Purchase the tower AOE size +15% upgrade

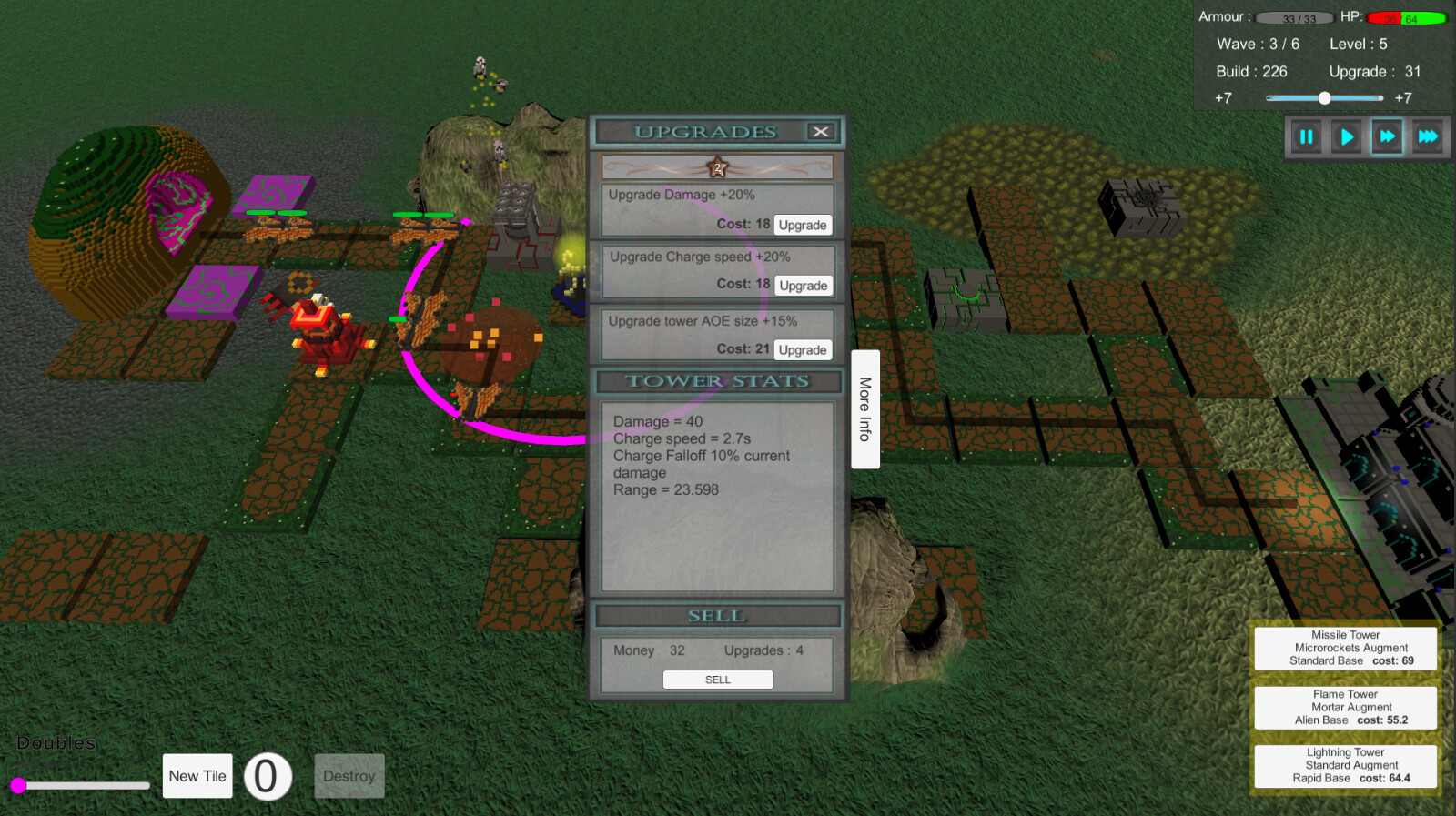[x=803, y=348]
